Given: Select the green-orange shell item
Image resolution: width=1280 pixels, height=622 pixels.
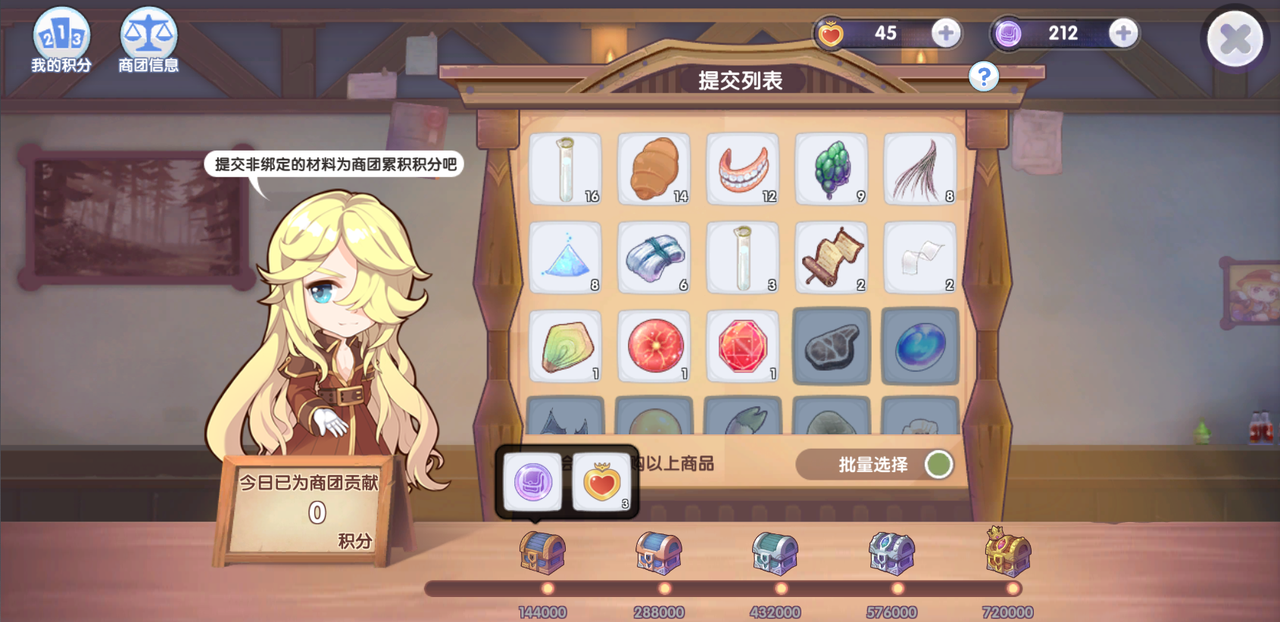Looking at the screenshot, I should tap(565, 345).
